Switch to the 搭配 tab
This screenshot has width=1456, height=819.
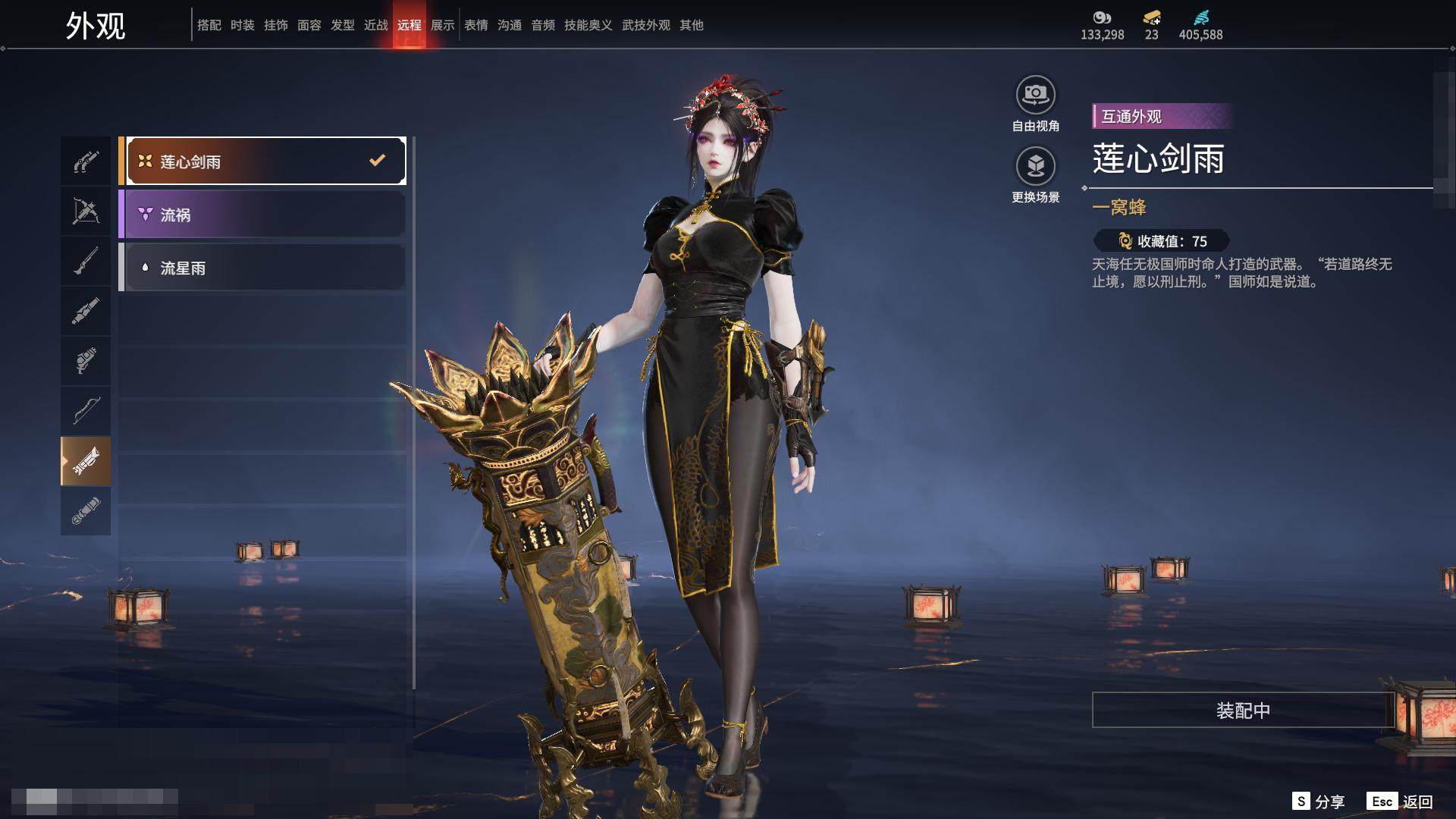click(209, 25)
